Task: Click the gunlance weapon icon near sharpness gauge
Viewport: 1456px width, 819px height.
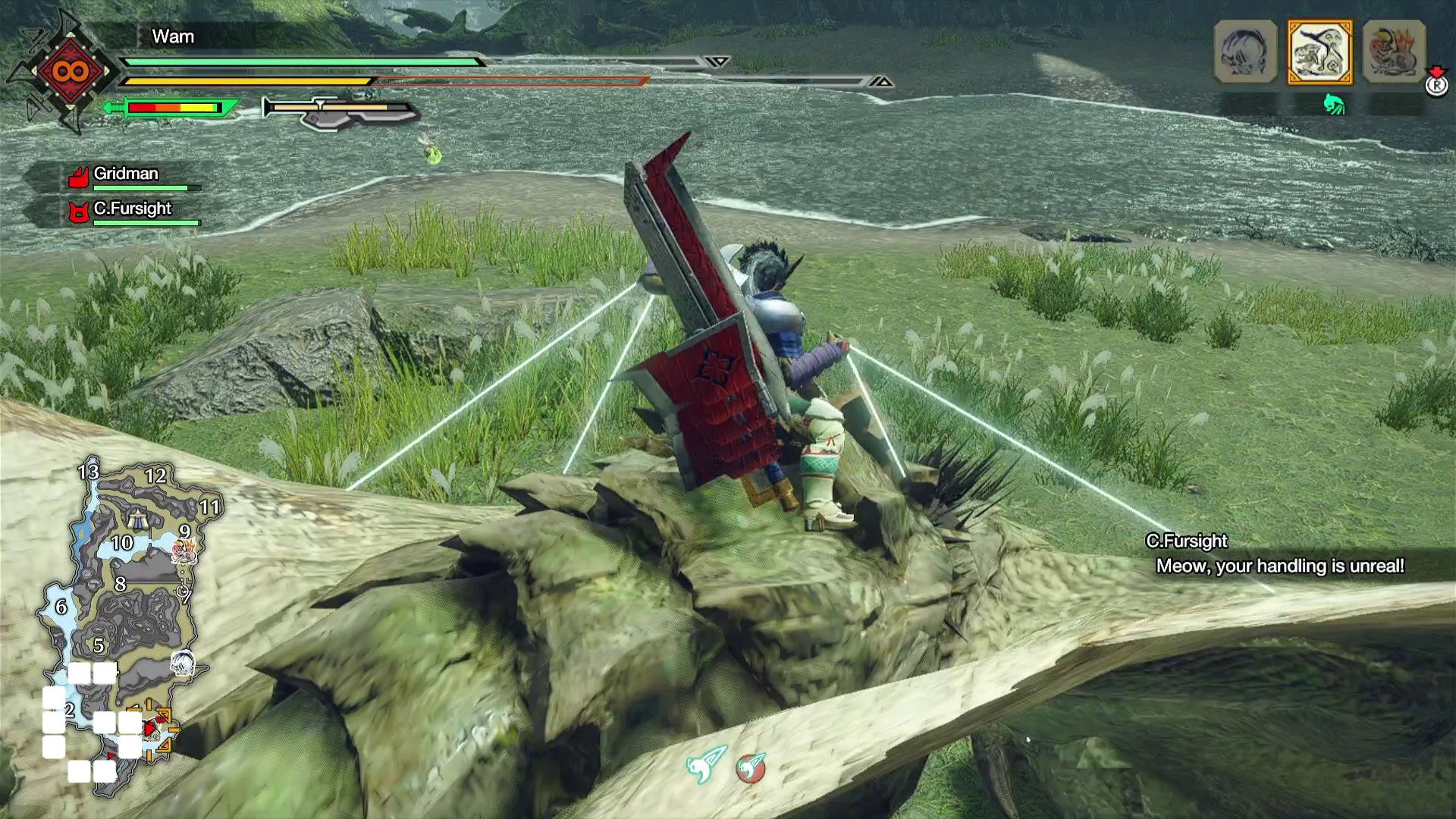Action: [337, 114]
